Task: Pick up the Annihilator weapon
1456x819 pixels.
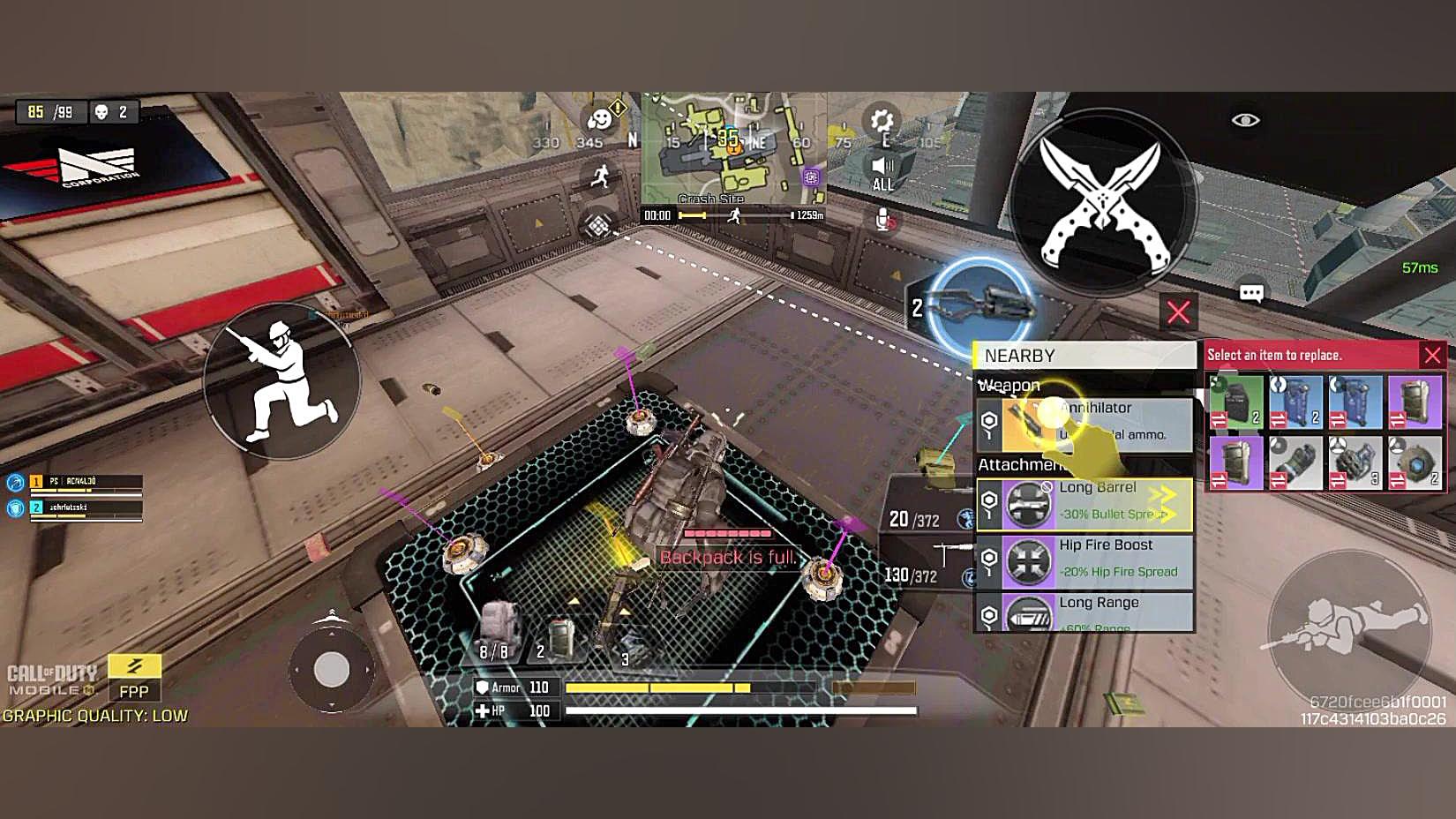Action: pyautogui.click(x=1084, y=422)
